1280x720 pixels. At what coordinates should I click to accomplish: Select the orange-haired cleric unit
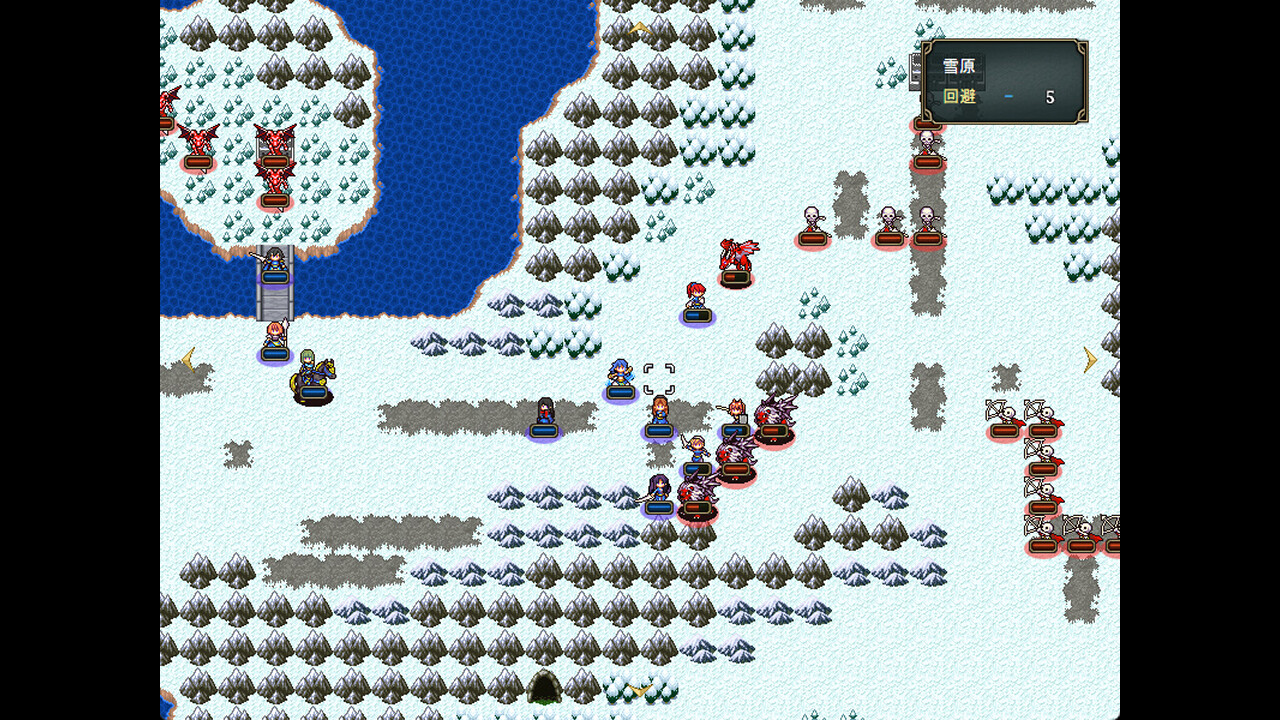click(660, 410)
